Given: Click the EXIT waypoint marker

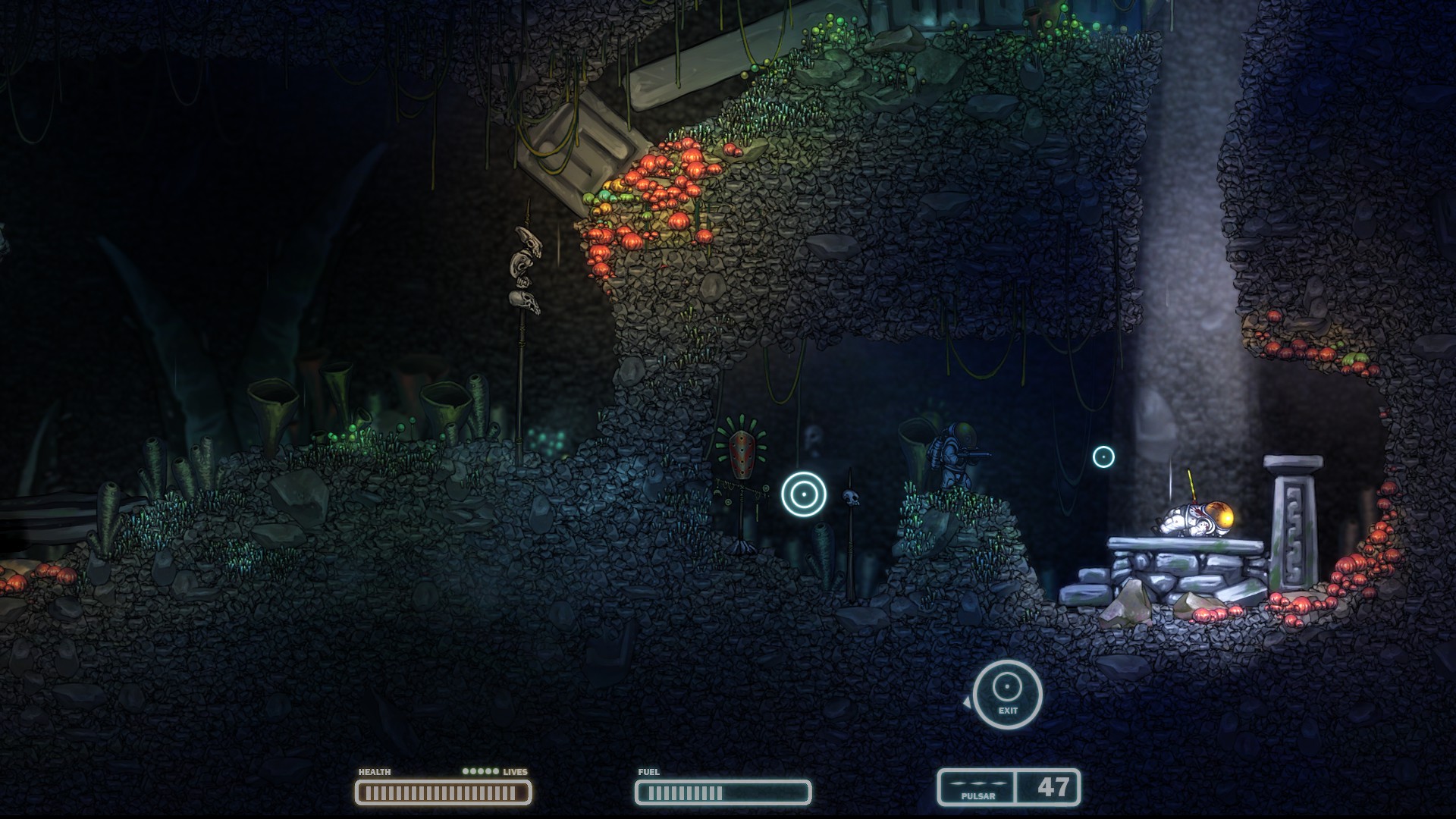Looking at the screenshot, I should [1007, 694].
